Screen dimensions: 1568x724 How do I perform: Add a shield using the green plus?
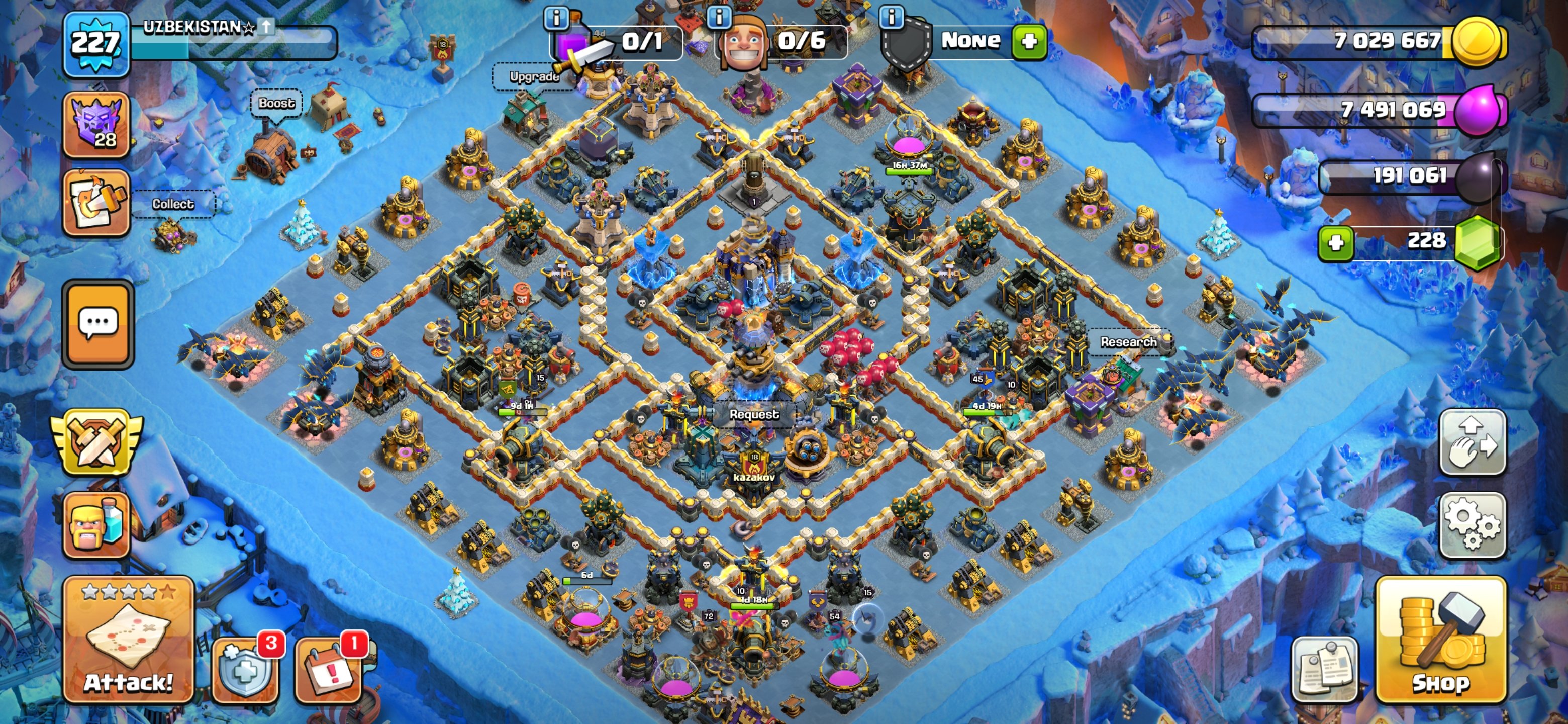[x=1029, y=41]
